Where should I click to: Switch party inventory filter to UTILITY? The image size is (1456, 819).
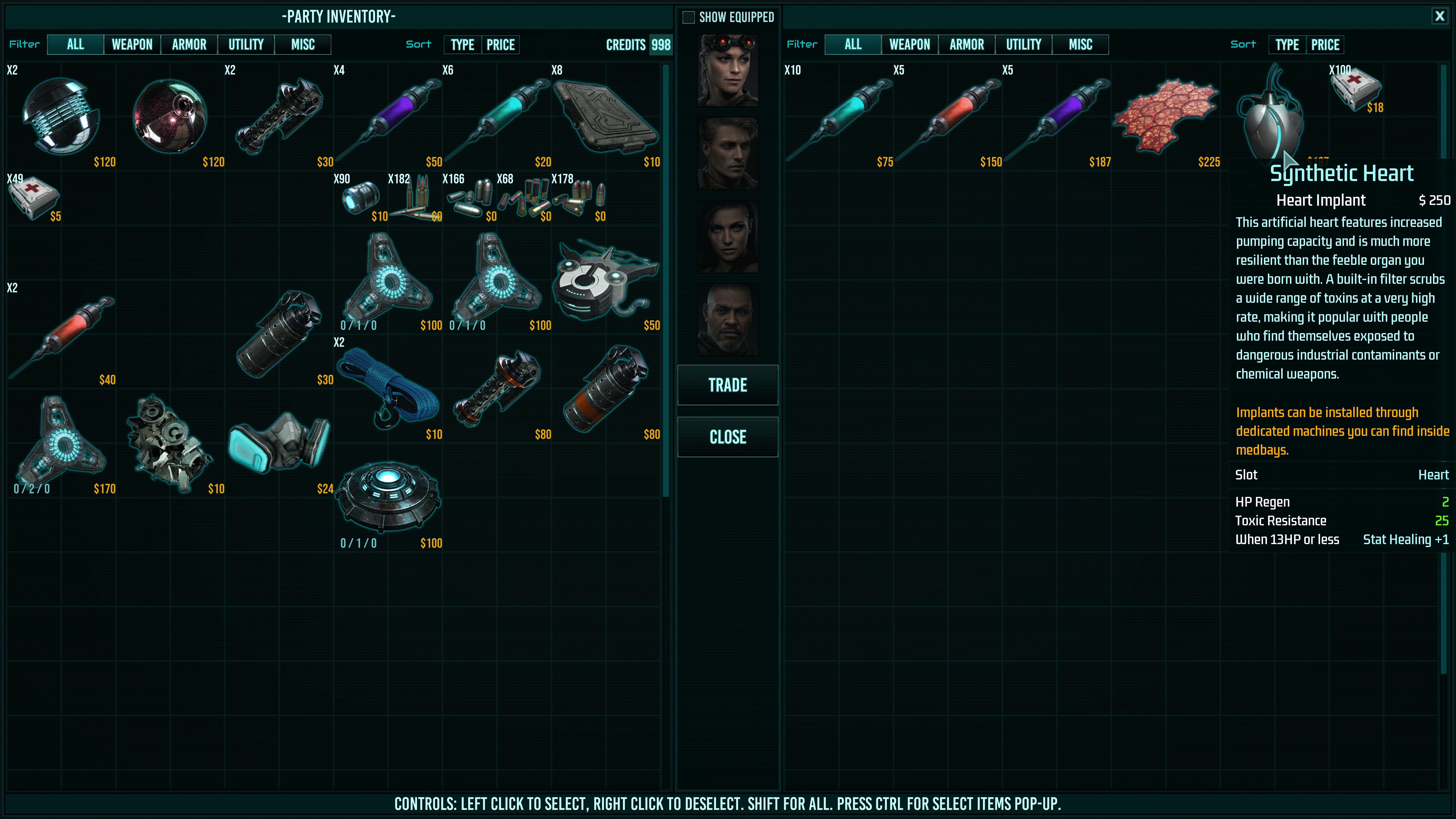point(246,45)
